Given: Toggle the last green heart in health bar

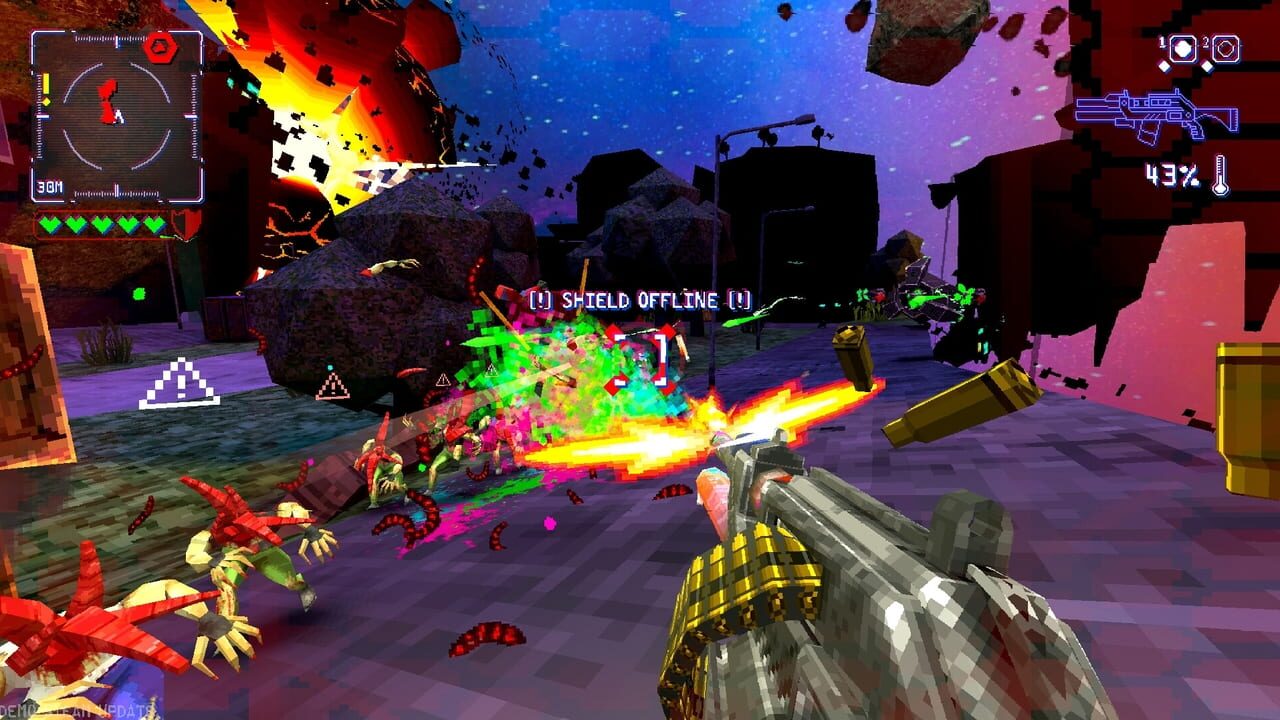Looking at the screenshot, I should tap(153, 224).
